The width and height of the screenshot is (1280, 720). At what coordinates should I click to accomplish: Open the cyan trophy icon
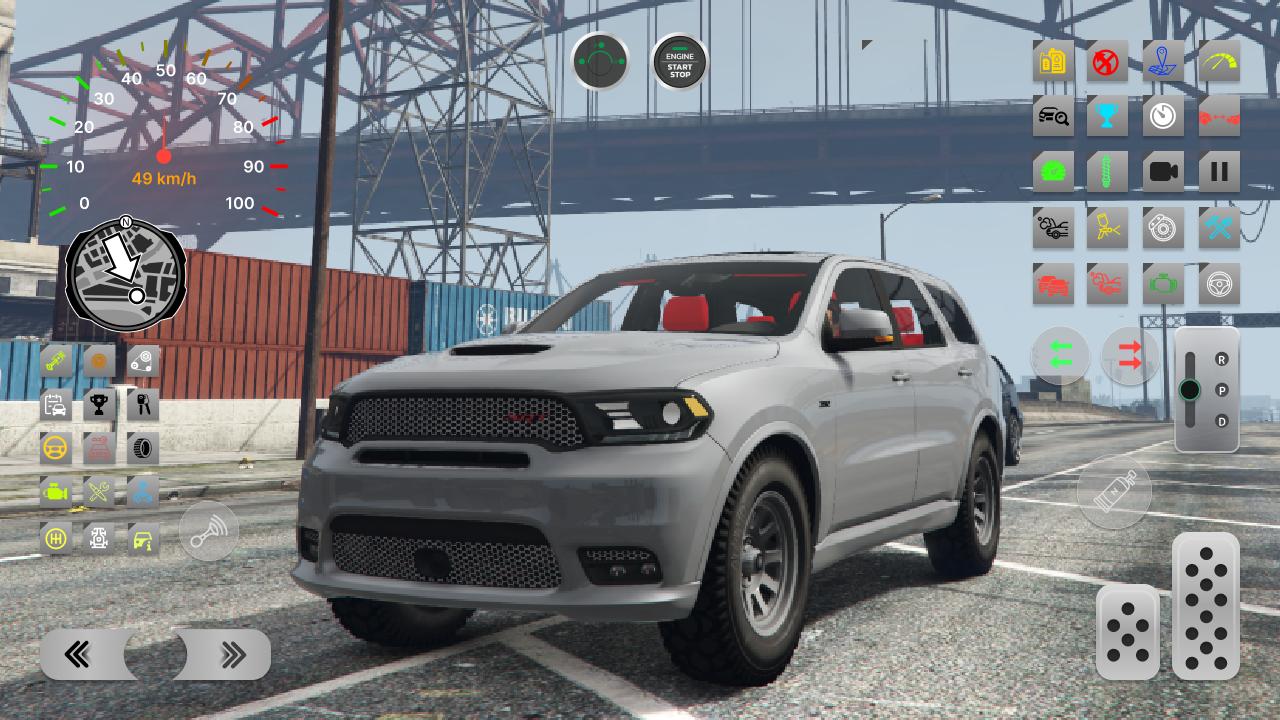coord(1107,117)
